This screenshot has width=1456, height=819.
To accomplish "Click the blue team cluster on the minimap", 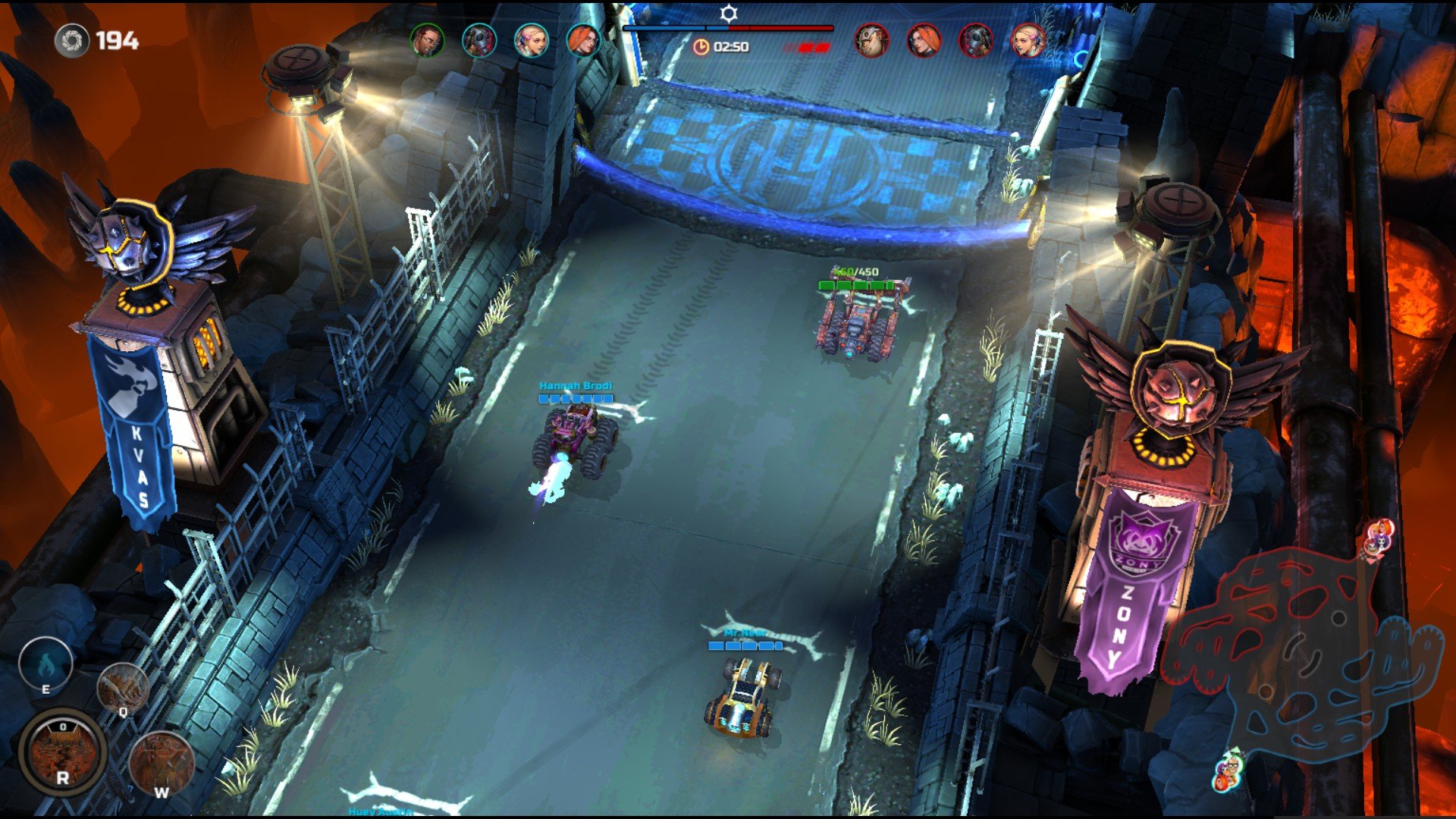I will click(x=1228, y=770).
